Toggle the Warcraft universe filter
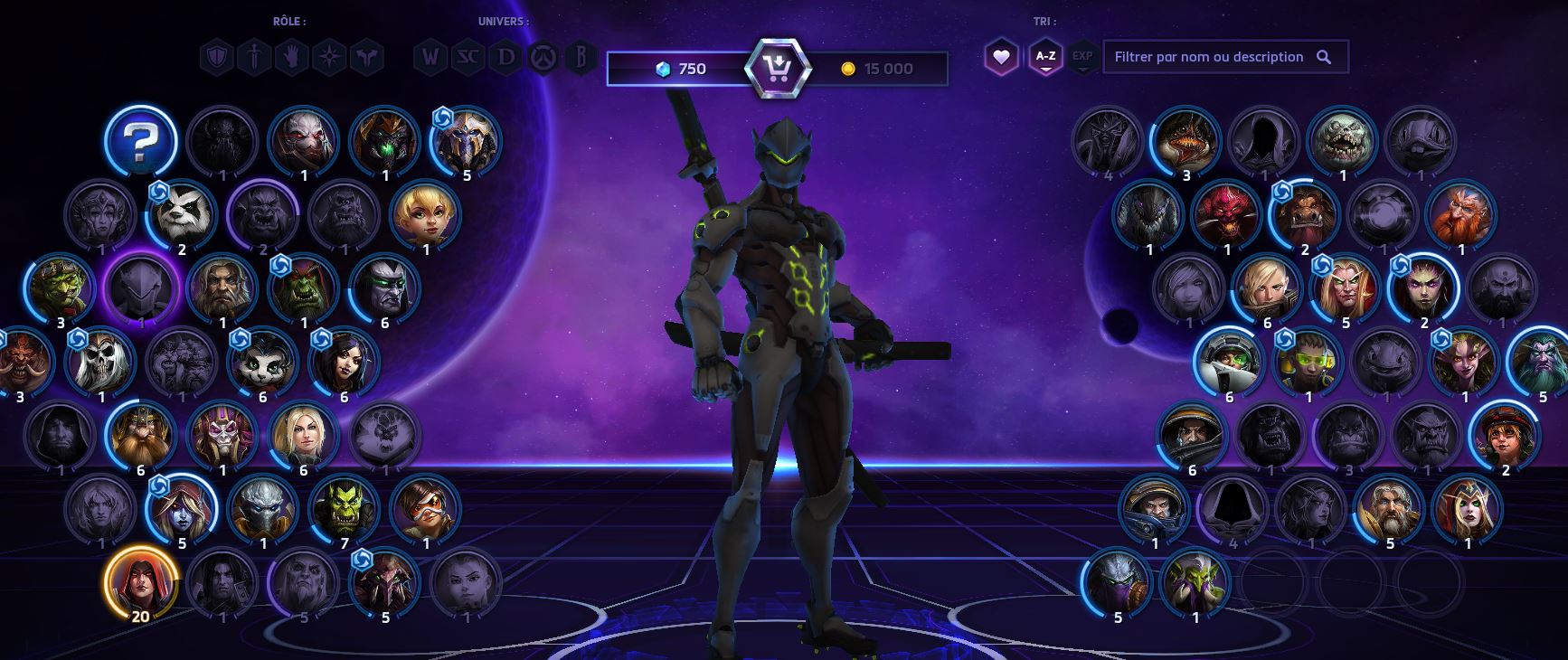This screenshot has height=660, width=1568. point(430,59)
